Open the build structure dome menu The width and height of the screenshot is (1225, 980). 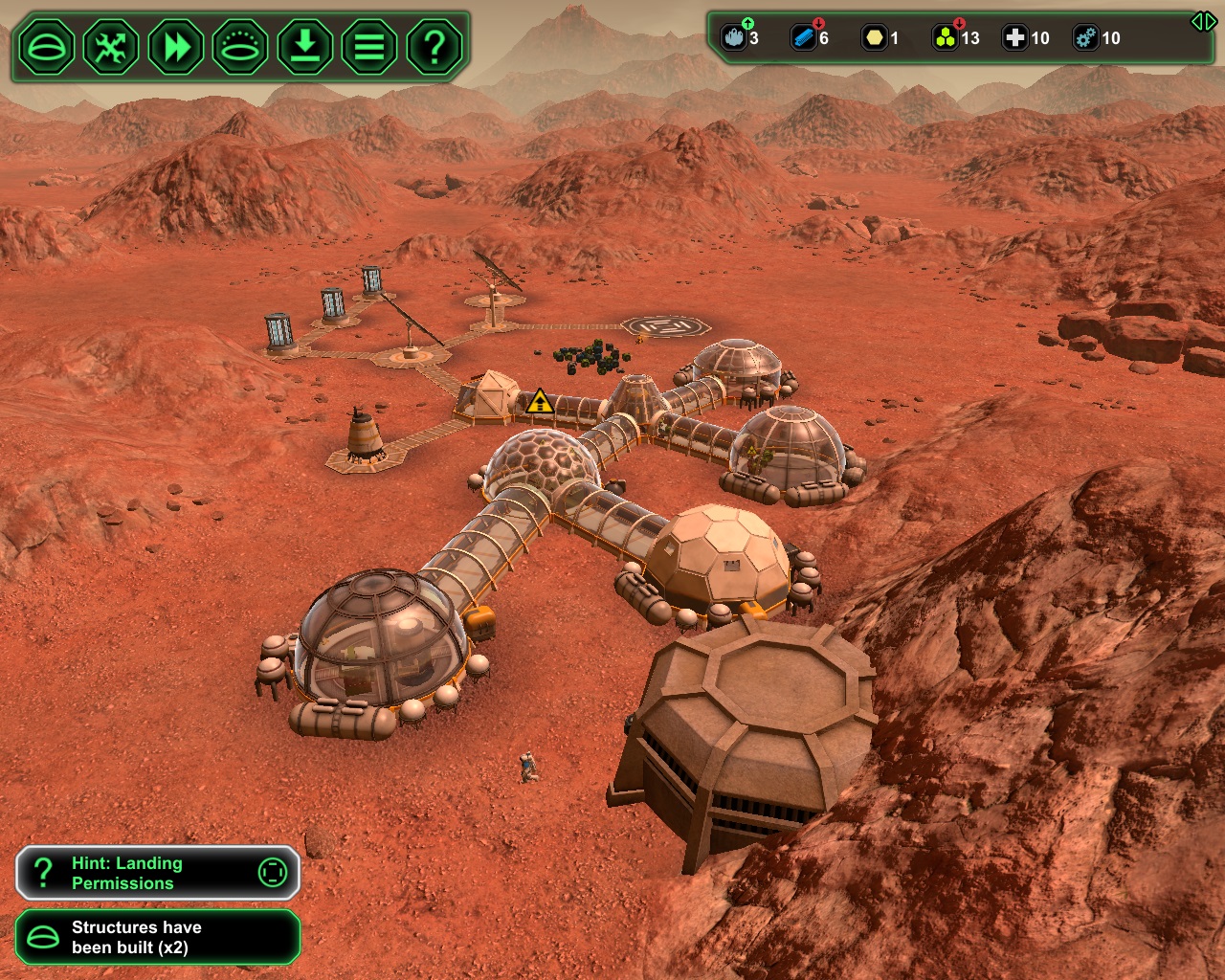click(46, 46)
